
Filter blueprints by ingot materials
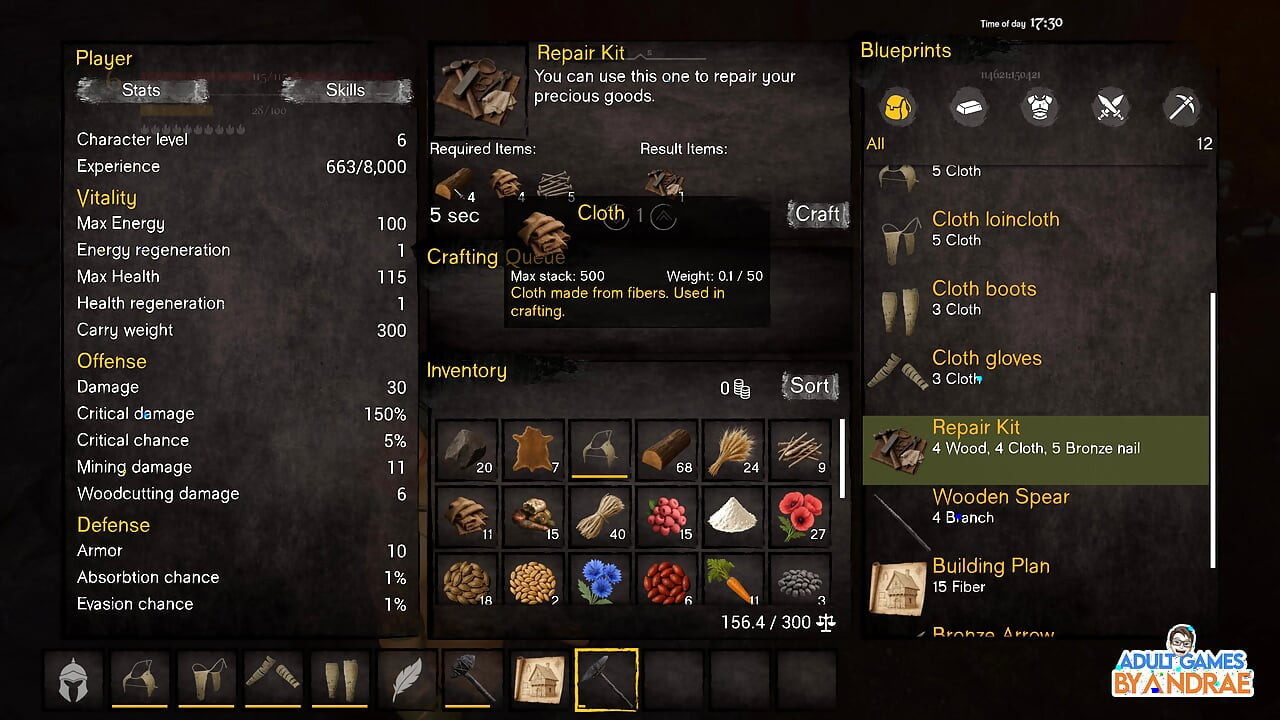coord(967,107)
